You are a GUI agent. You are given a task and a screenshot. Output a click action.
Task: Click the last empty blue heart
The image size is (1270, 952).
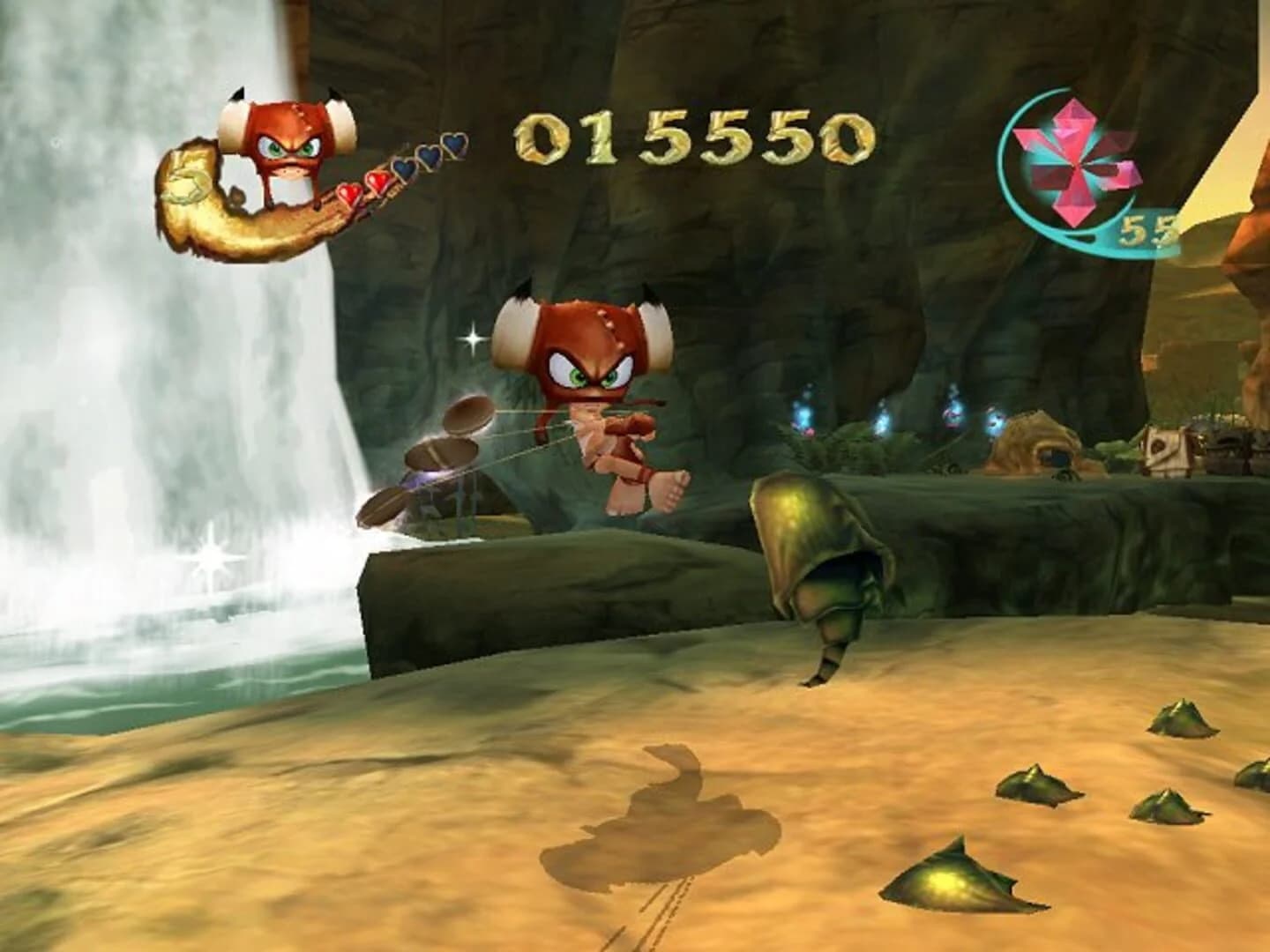click(454, 145)
